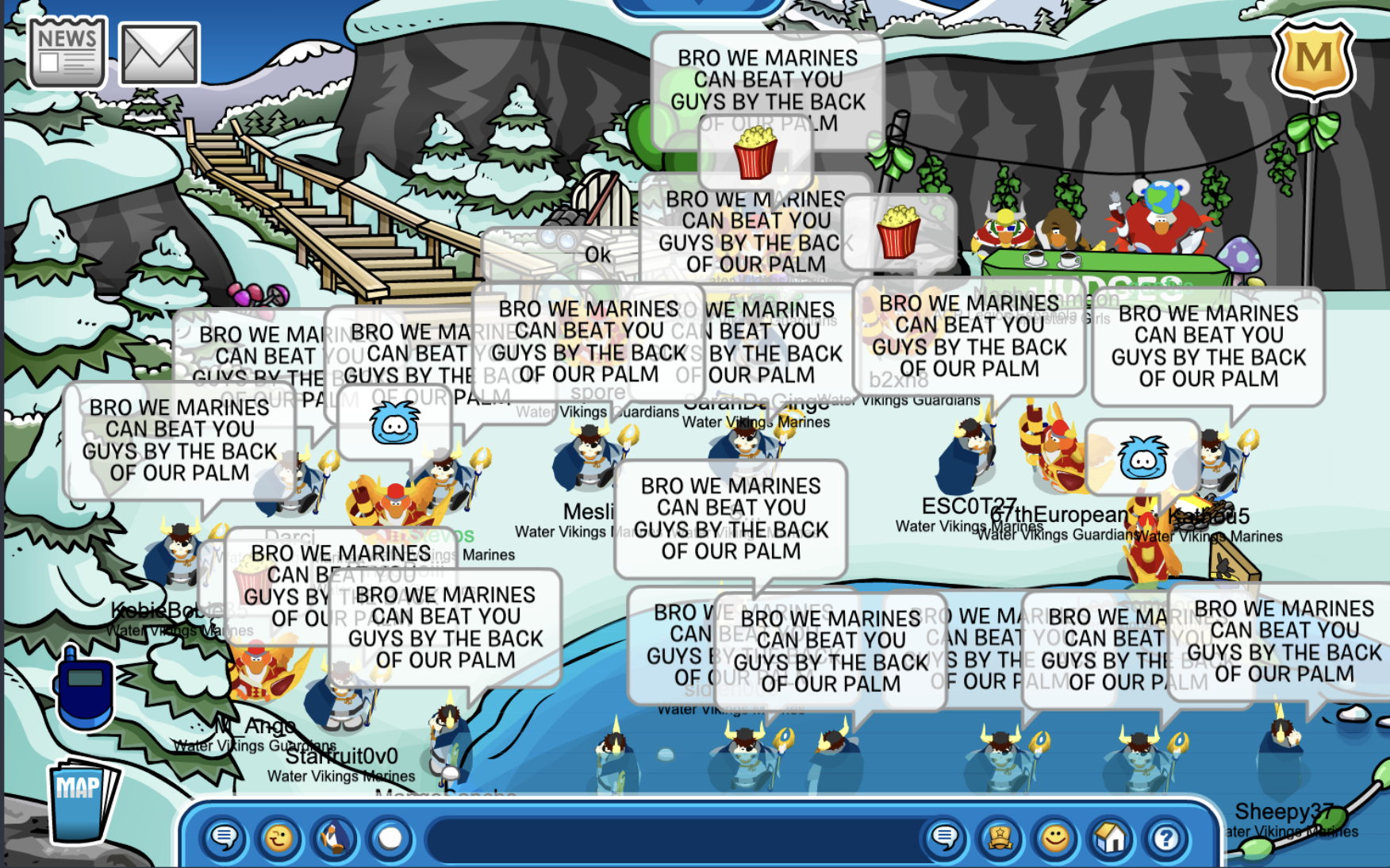Open the mail envelope inbox

coord(159,54)
